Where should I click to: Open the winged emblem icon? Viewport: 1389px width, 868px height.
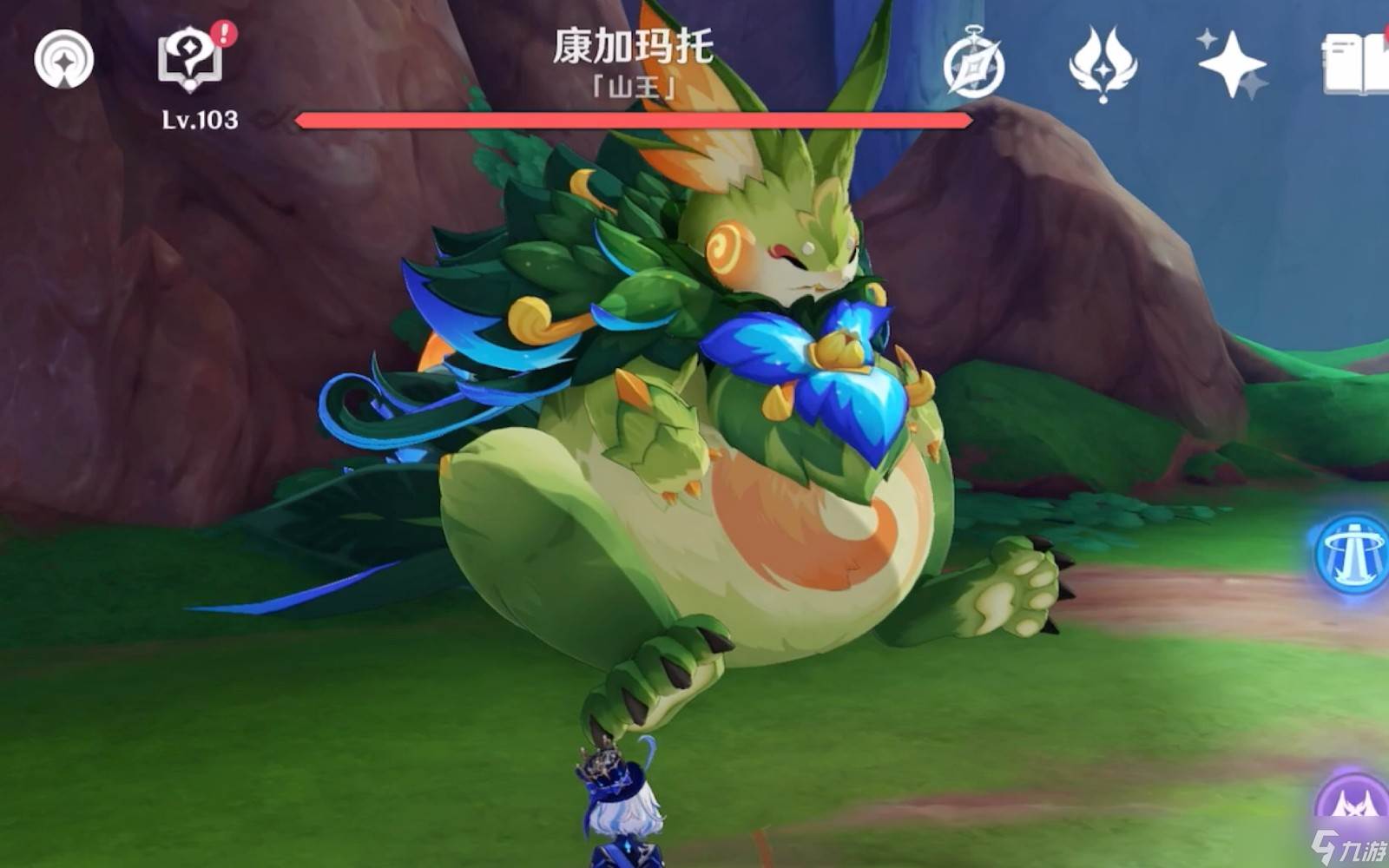[x=1102, y=63]
